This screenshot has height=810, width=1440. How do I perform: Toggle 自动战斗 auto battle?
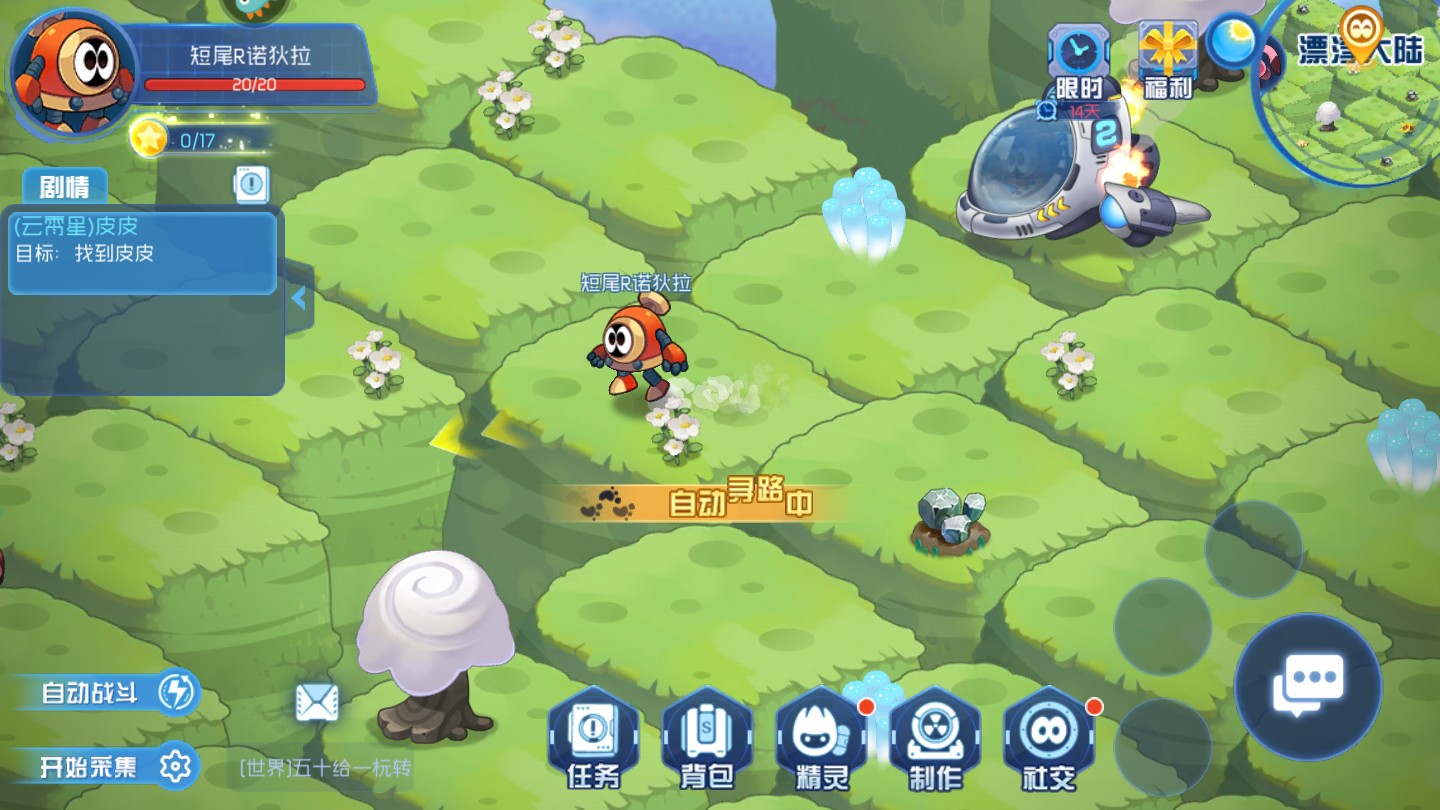108,692
